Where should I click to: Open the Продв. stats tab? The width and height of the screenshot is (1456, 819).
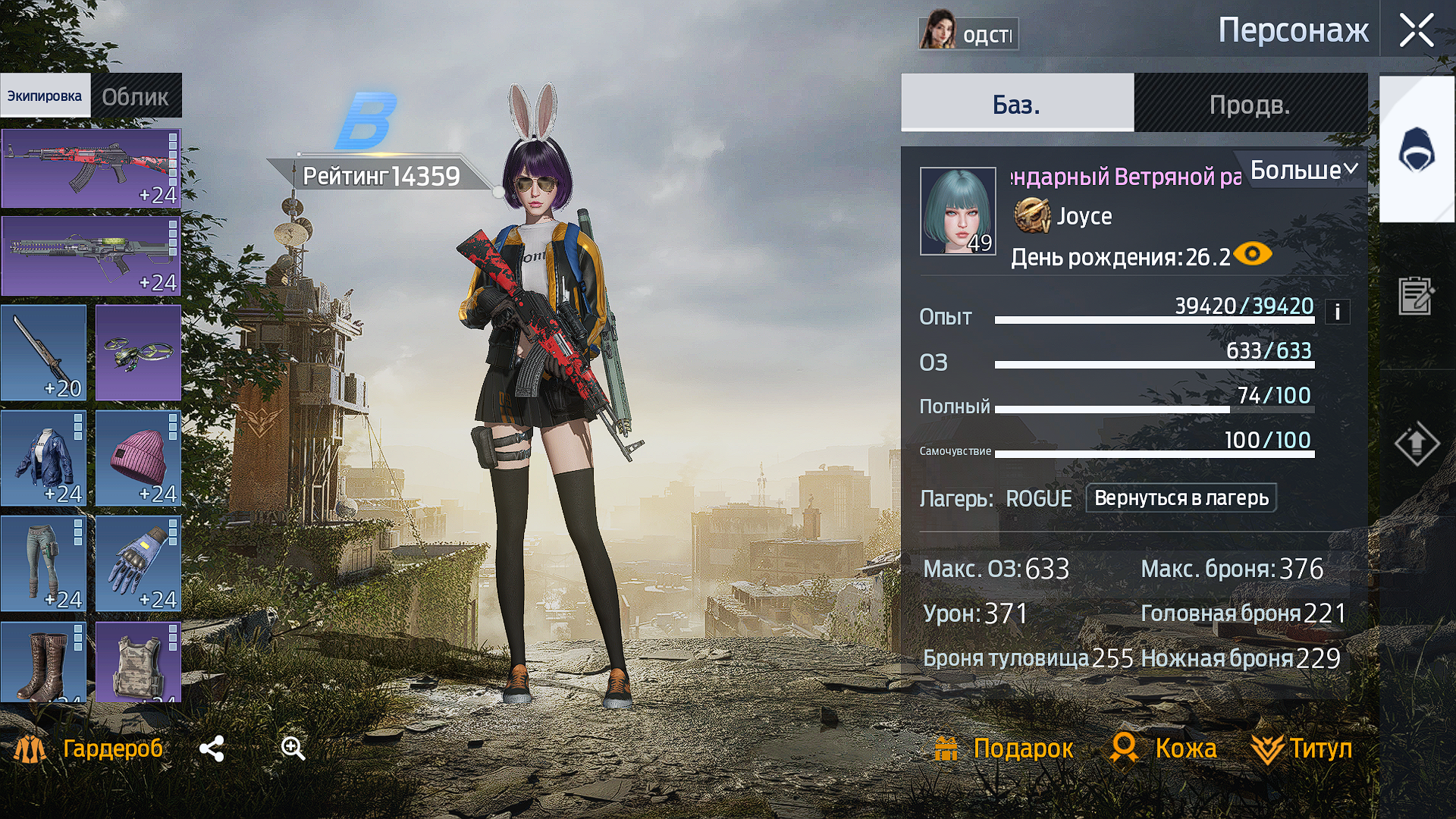coord(1250,104)
